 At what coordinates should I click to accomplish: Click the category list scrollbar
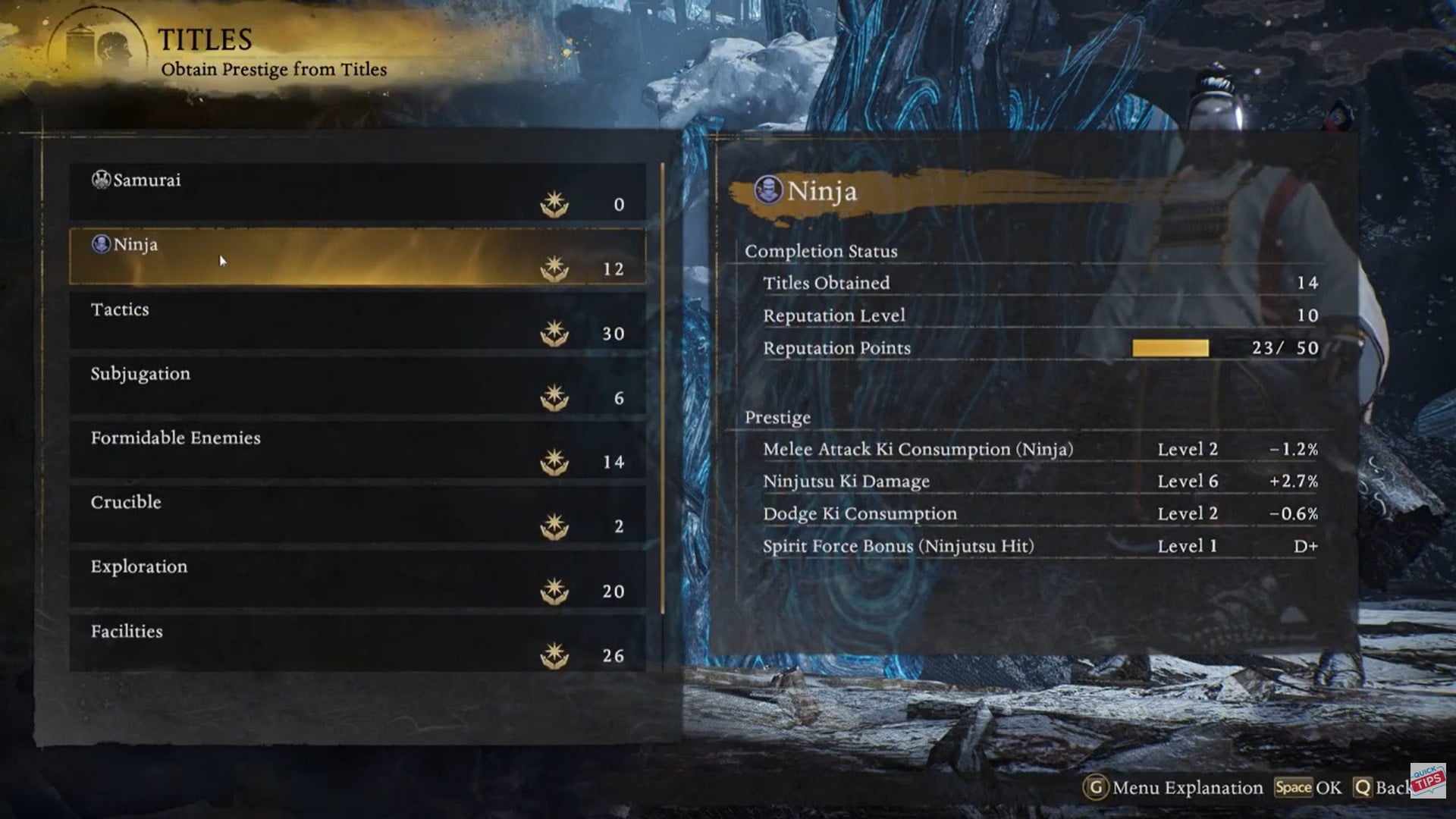663,387
